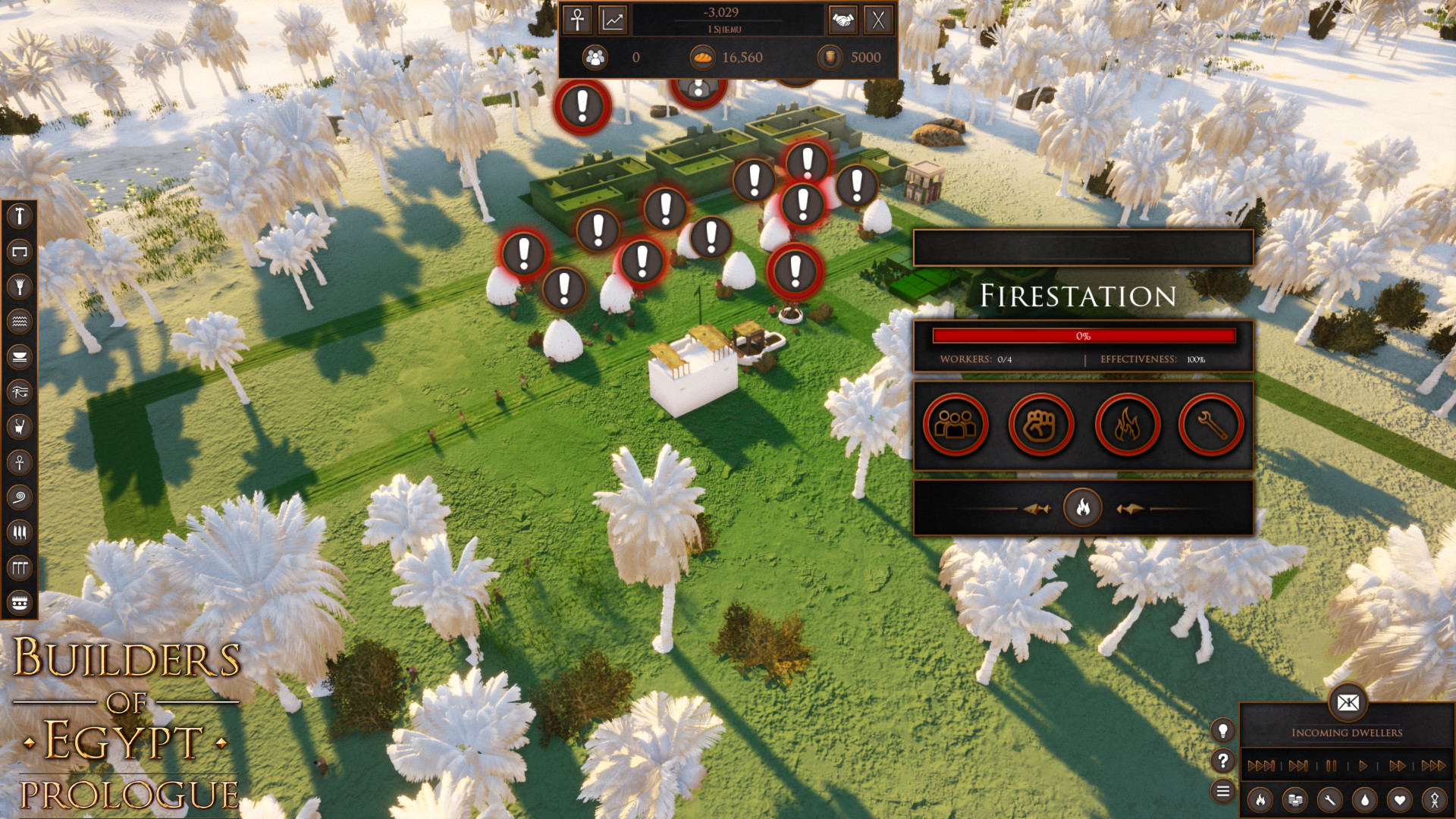Click the ankh icon in the top bar

pos(576,20)
